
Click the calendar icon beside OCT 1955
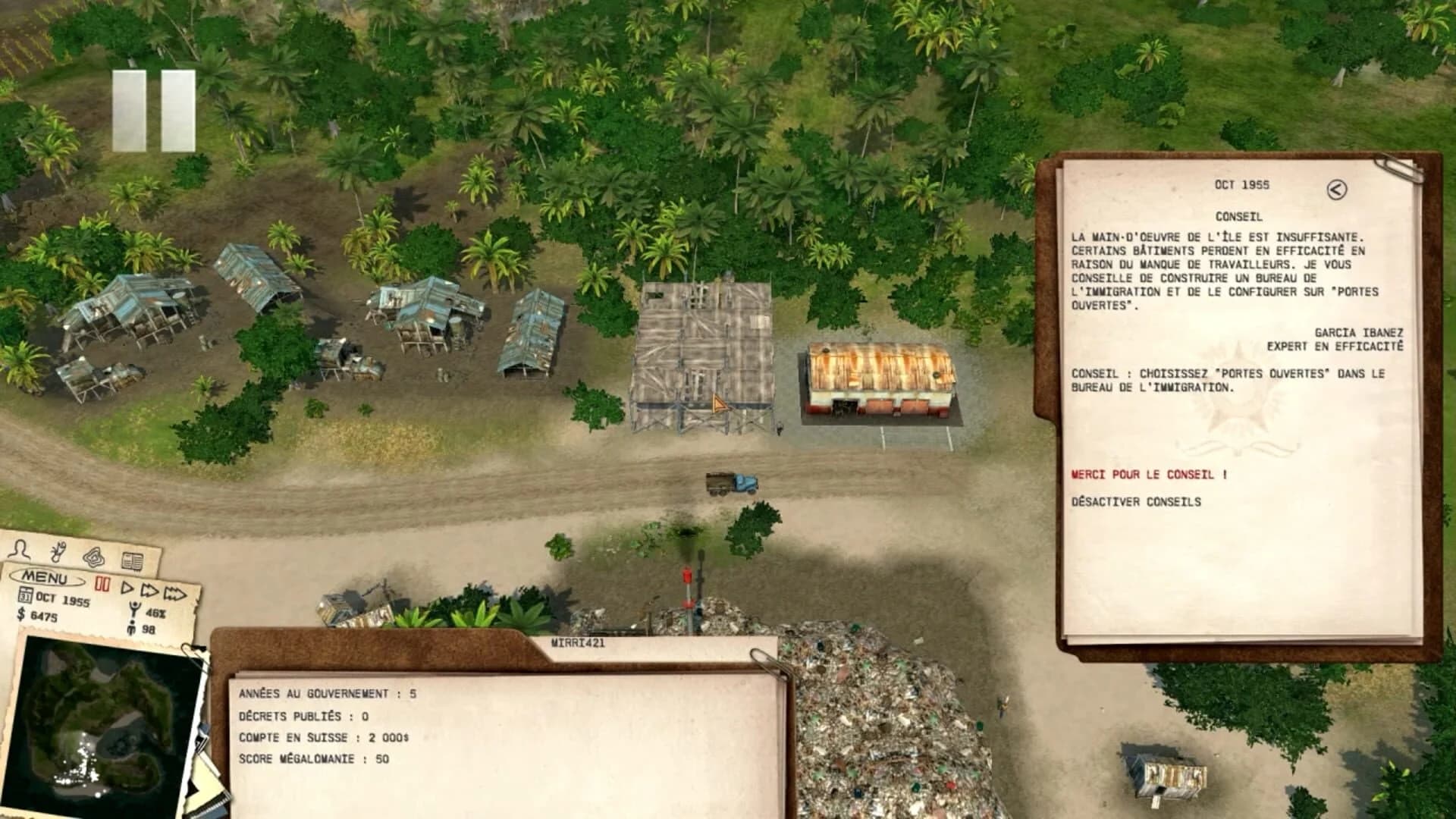point(25,595)
